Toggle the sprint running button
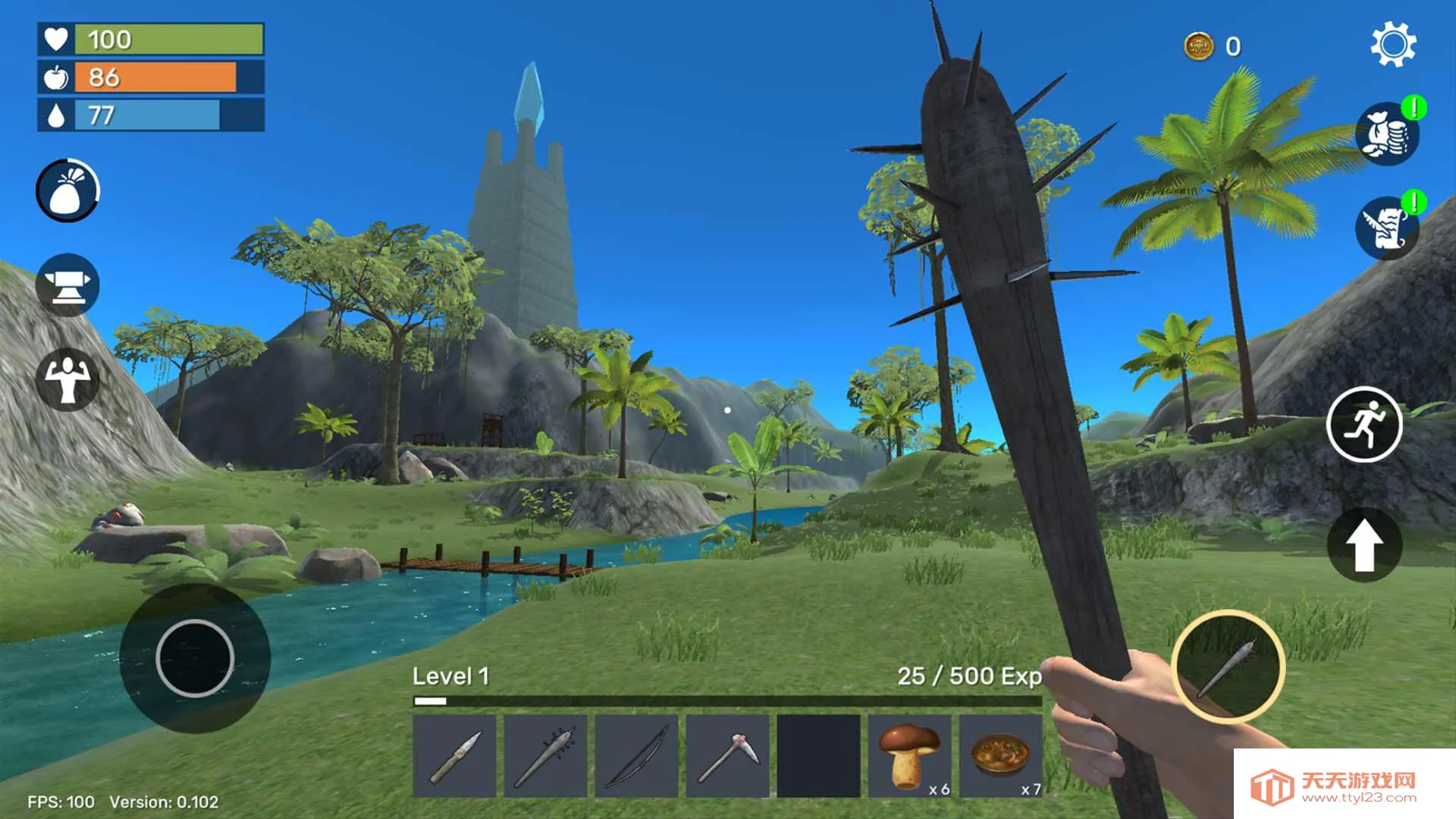Viewport: 1456px width, 819px height. pyautogui.click(x=1364, y=425)
